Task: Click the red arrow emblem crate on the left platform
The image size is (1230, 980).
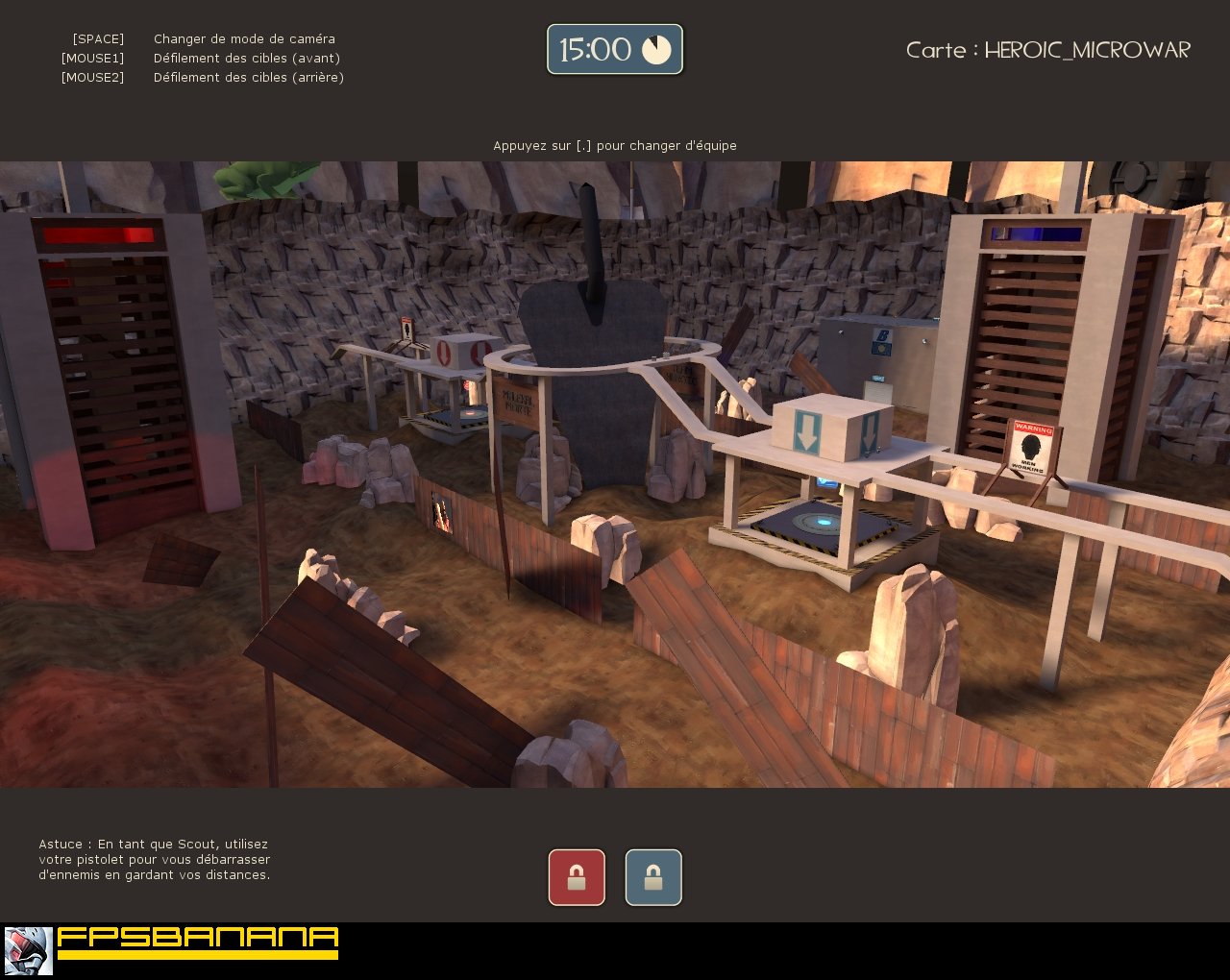Action: 445,352
